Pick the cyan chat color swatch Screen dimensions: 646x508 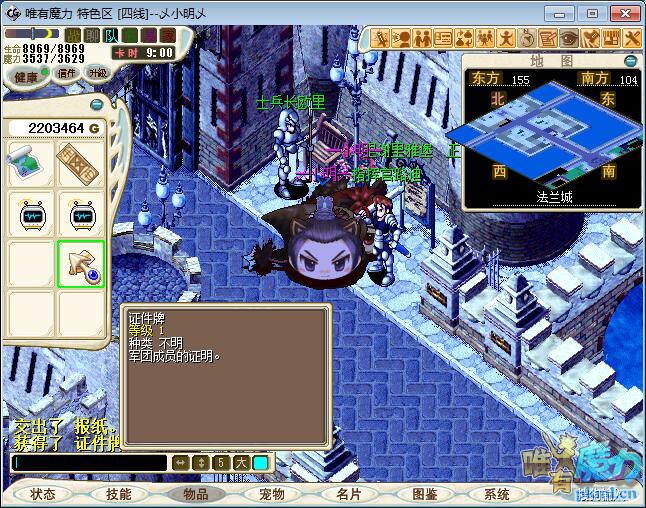click(x=260, y=463)
